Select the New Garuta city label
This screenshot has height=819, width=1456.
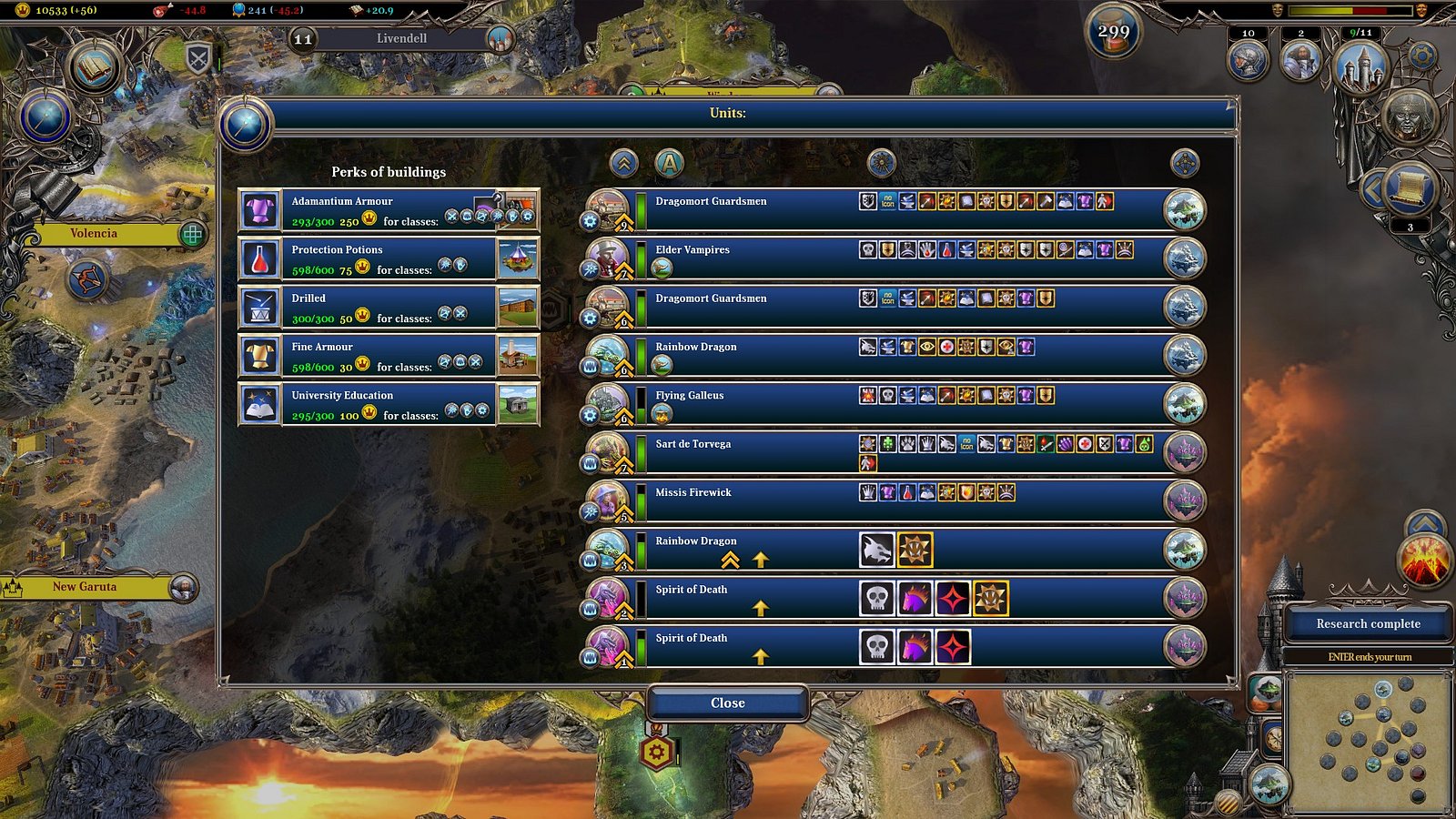coord(86,587)
